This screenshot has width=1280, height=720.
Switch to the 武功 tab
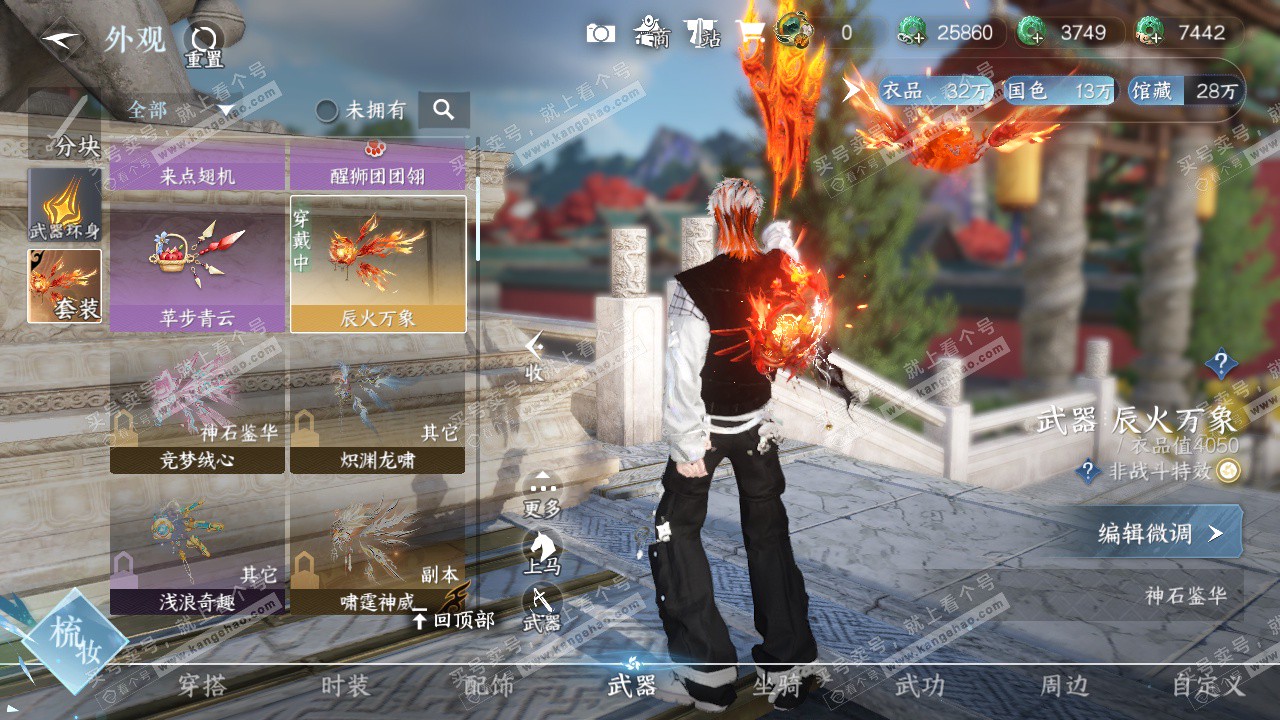919,686
